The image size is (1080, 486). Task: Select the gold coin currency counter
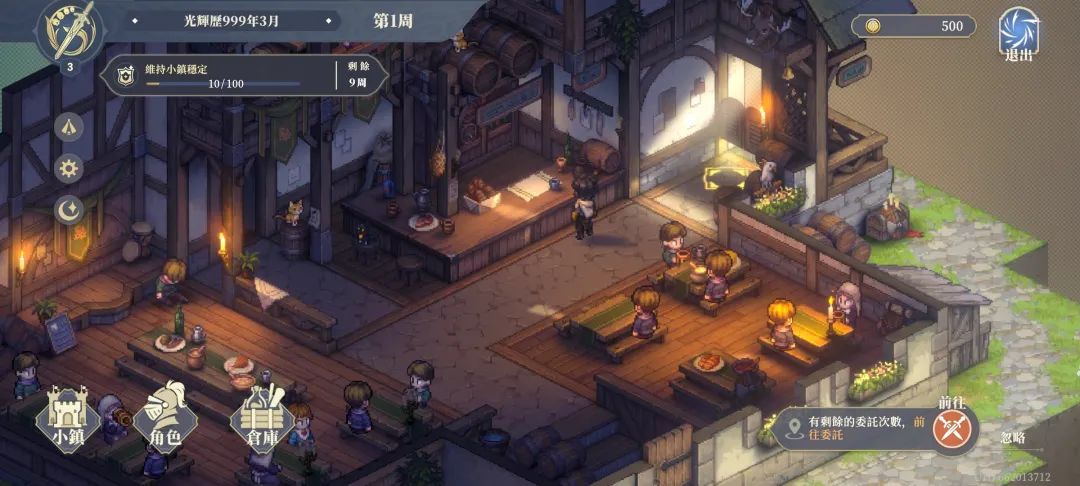coord(913,26)
